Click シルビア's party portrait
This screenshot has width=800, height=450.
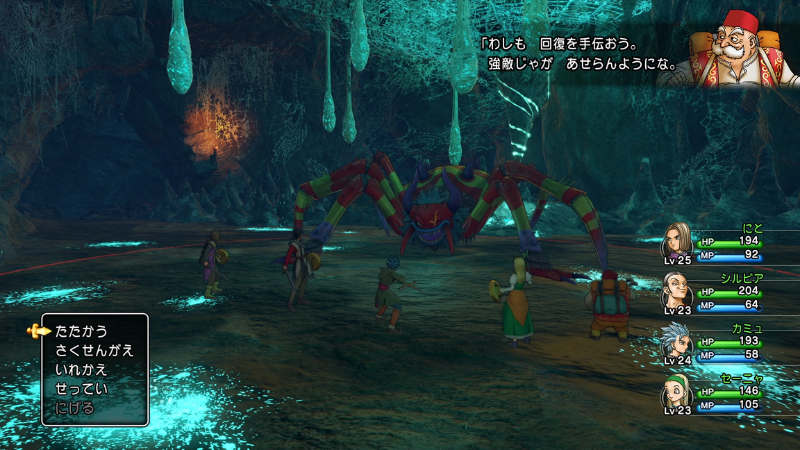(678, 291)
